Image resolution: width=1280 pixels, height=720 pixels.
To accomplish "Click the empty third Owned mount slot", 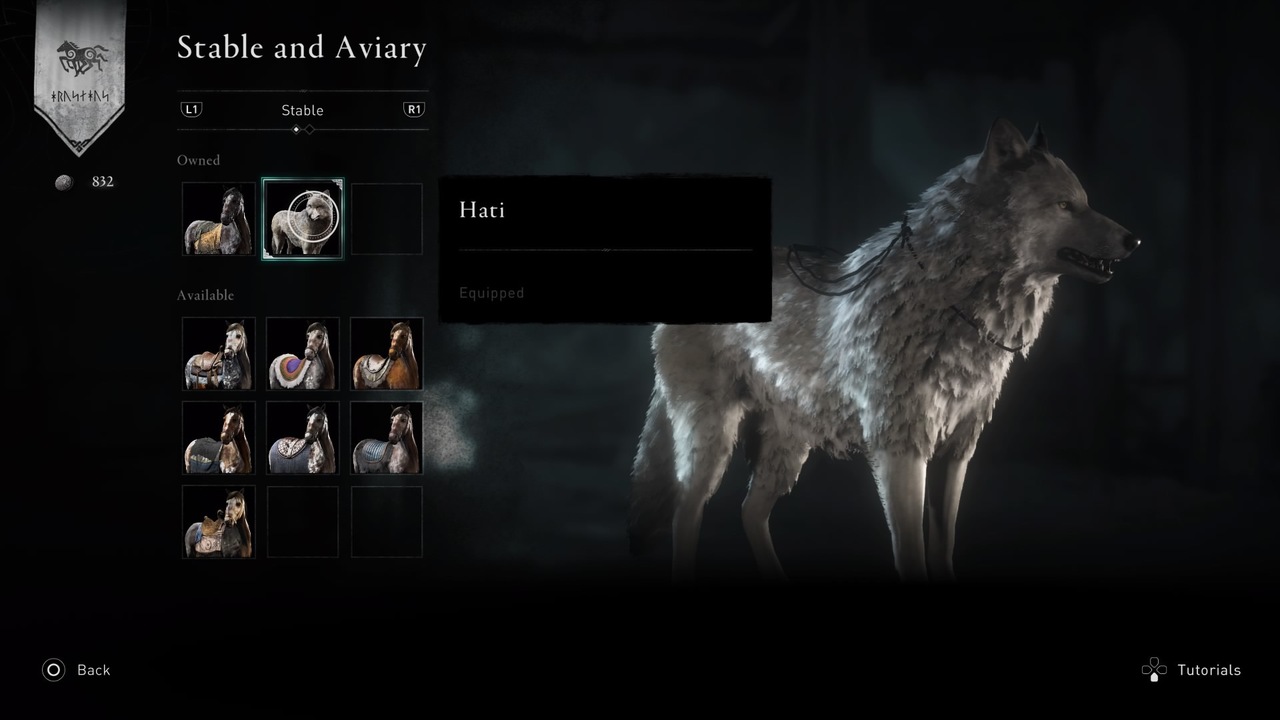I will point(386,219).
